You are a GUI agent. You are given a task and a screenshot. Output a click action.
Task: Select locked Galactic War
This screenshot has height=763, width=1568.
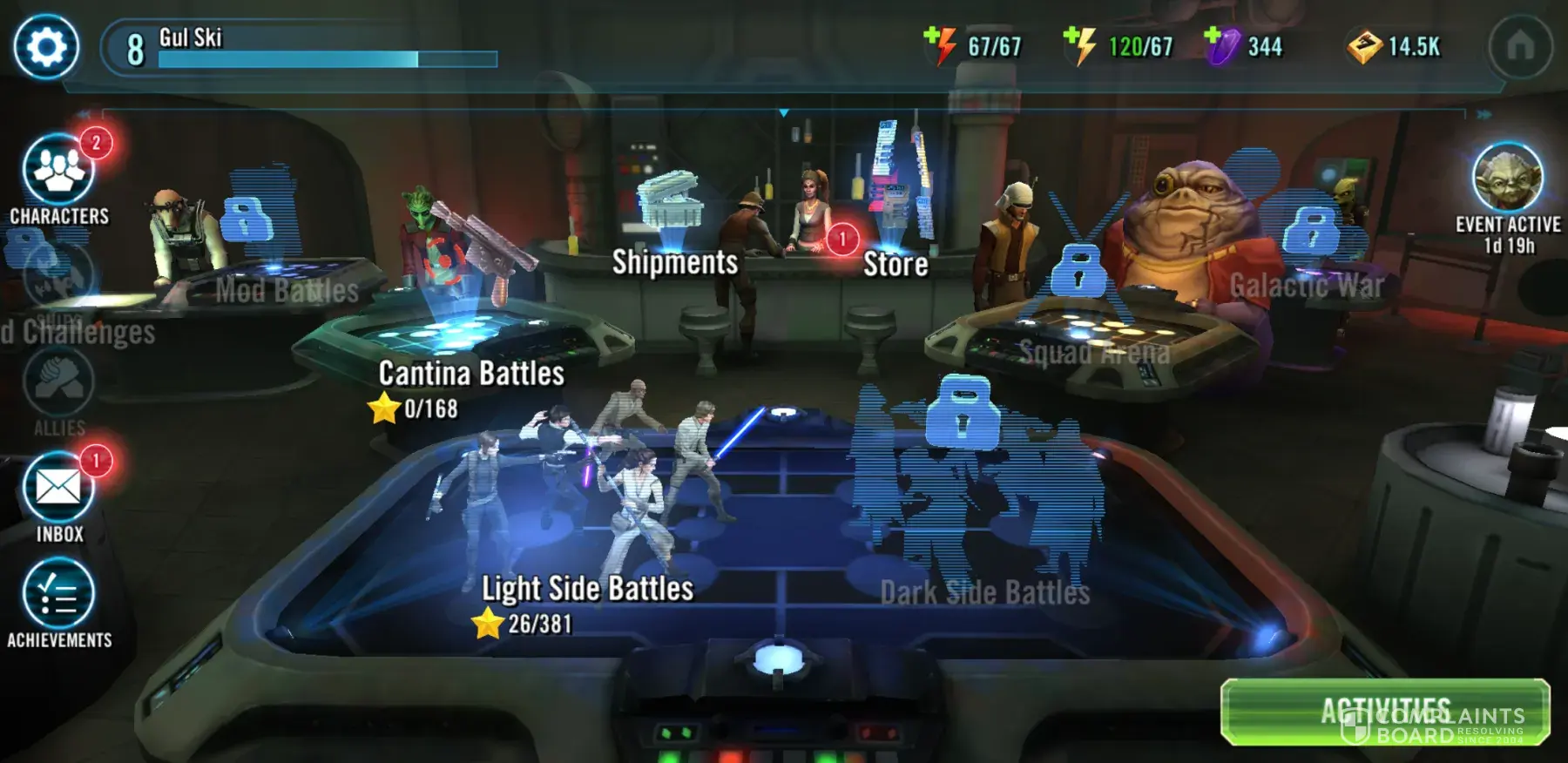[1306, 285]
